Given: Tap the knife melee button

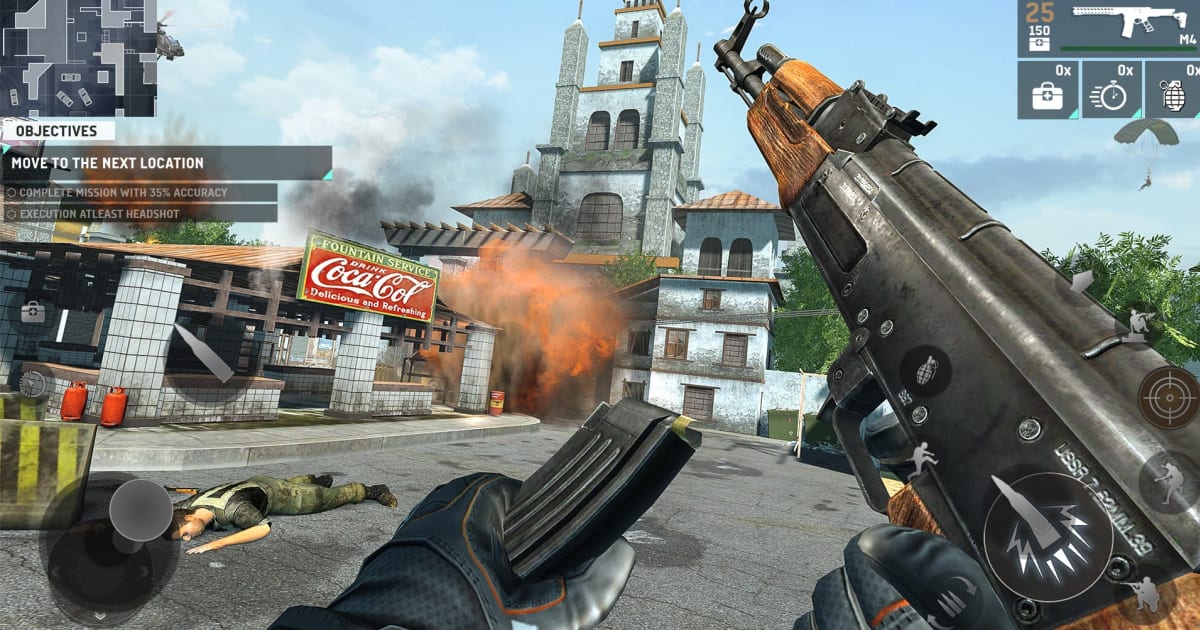Looking at the screenshot, I should (x=203, y=352).
